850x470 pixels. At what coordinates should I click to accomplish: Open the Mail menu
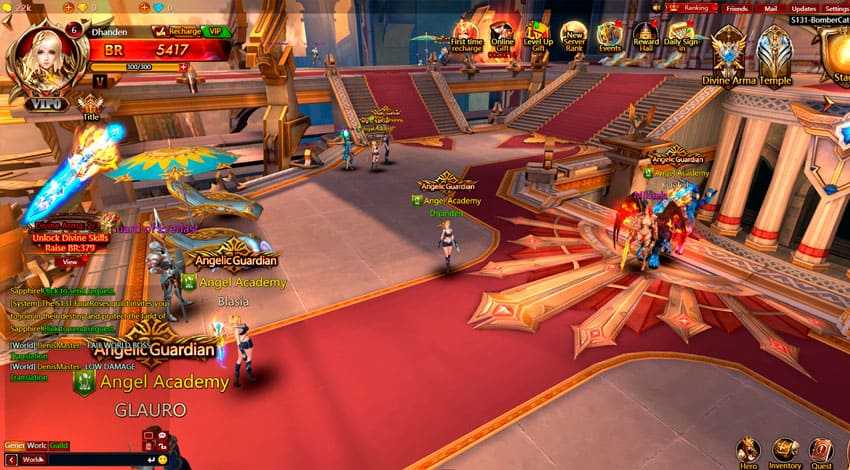point(770,8)
